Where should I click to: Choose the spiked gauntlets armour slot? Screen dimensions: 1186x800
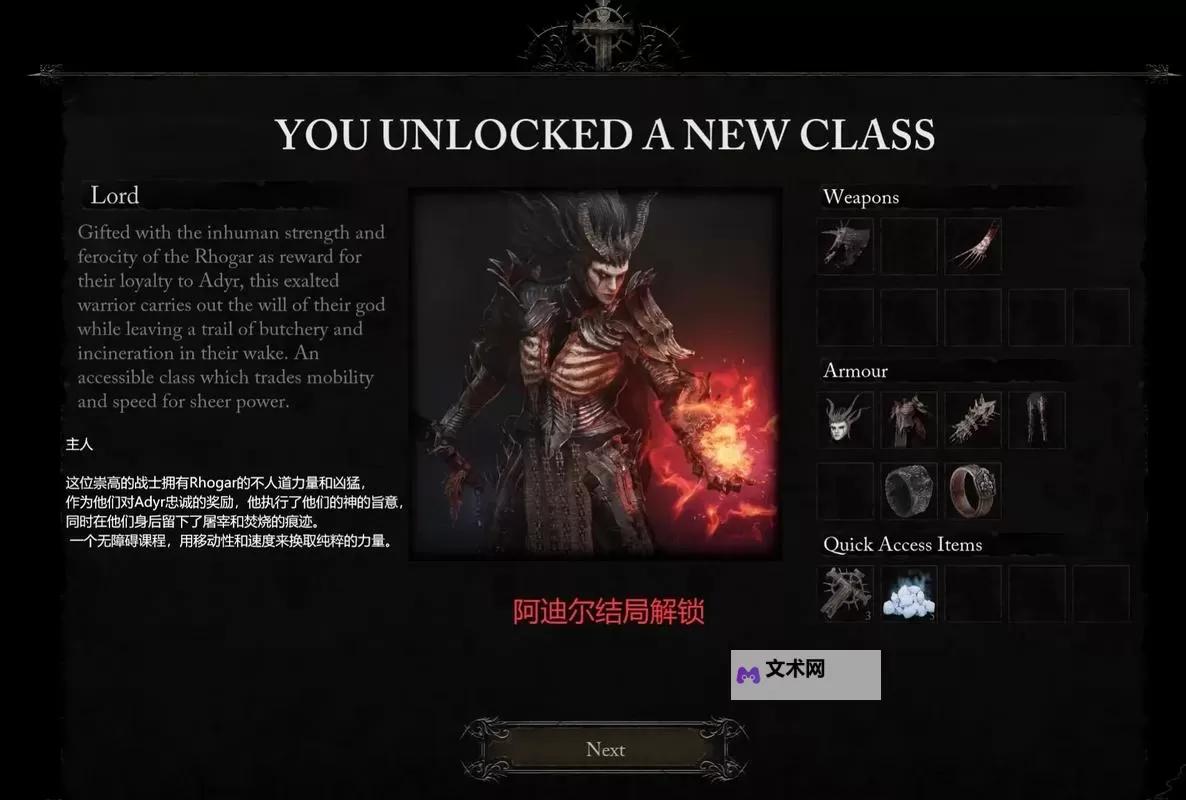coord(972,420)
